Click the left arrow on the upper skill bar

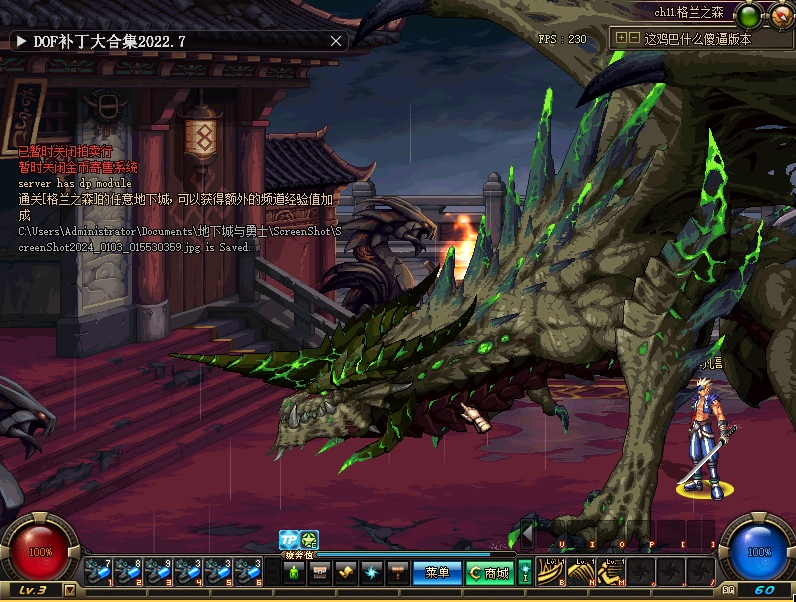pos(526,532)
